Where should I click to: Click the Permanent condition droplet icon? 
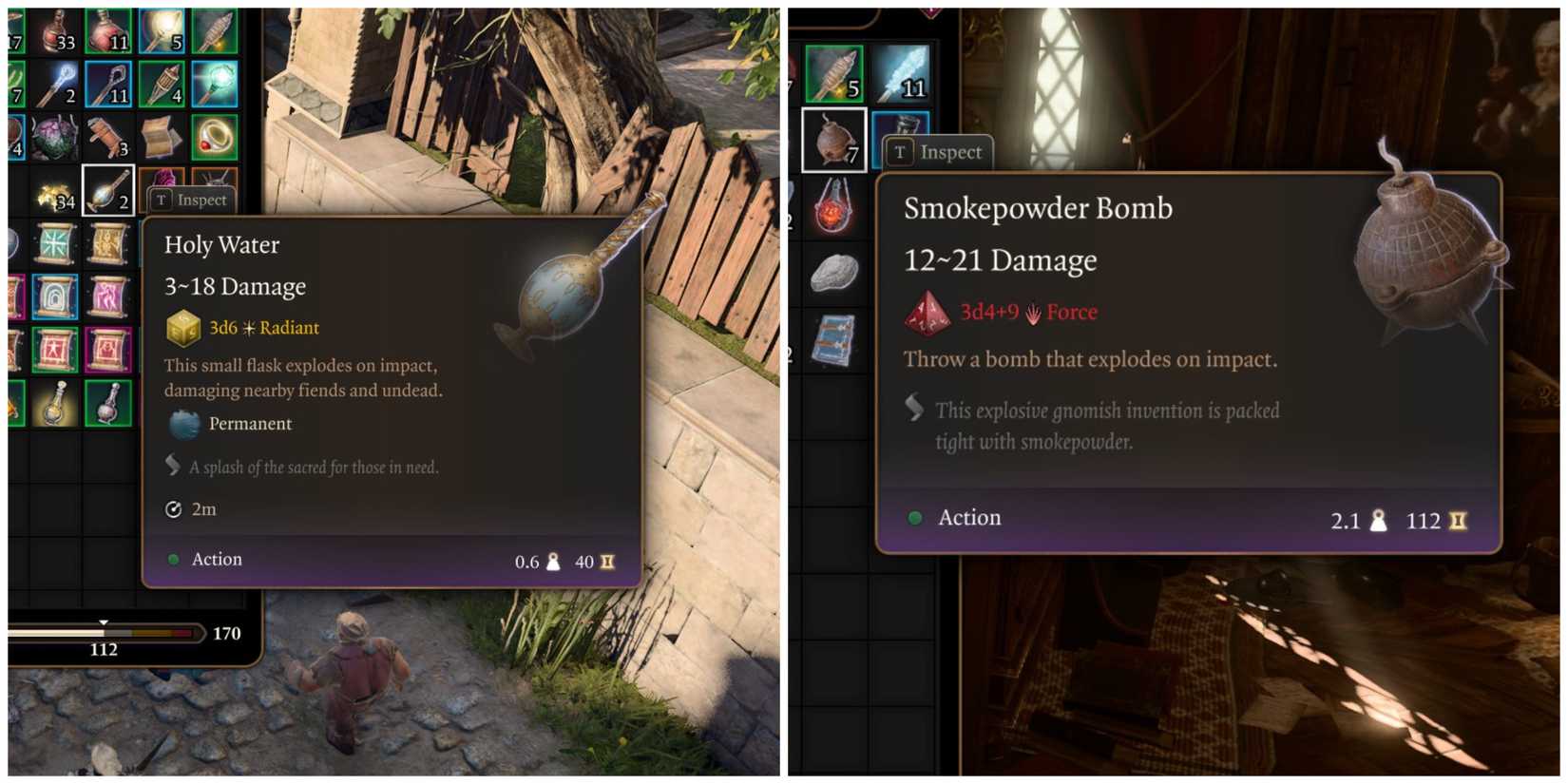[183, 424]
